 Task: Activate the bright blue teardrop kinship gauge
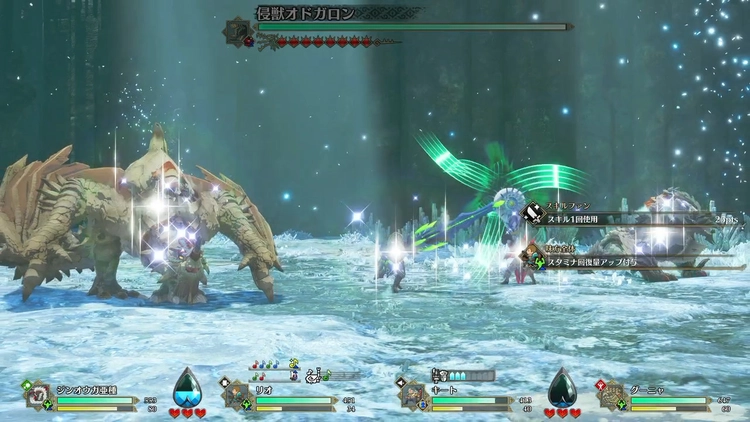[x=187, y=387]
